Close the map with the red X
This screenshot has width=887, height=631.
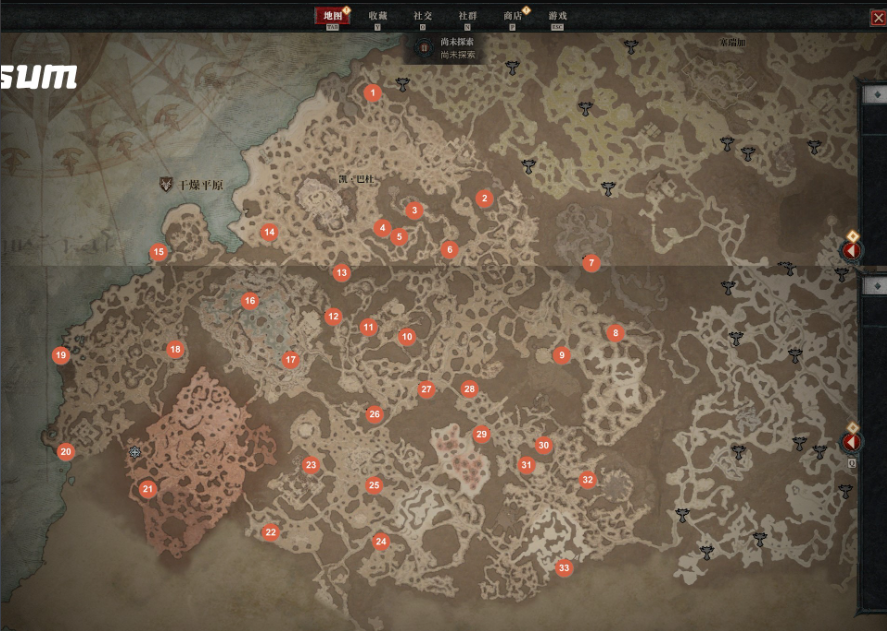(x=878, y=17)
